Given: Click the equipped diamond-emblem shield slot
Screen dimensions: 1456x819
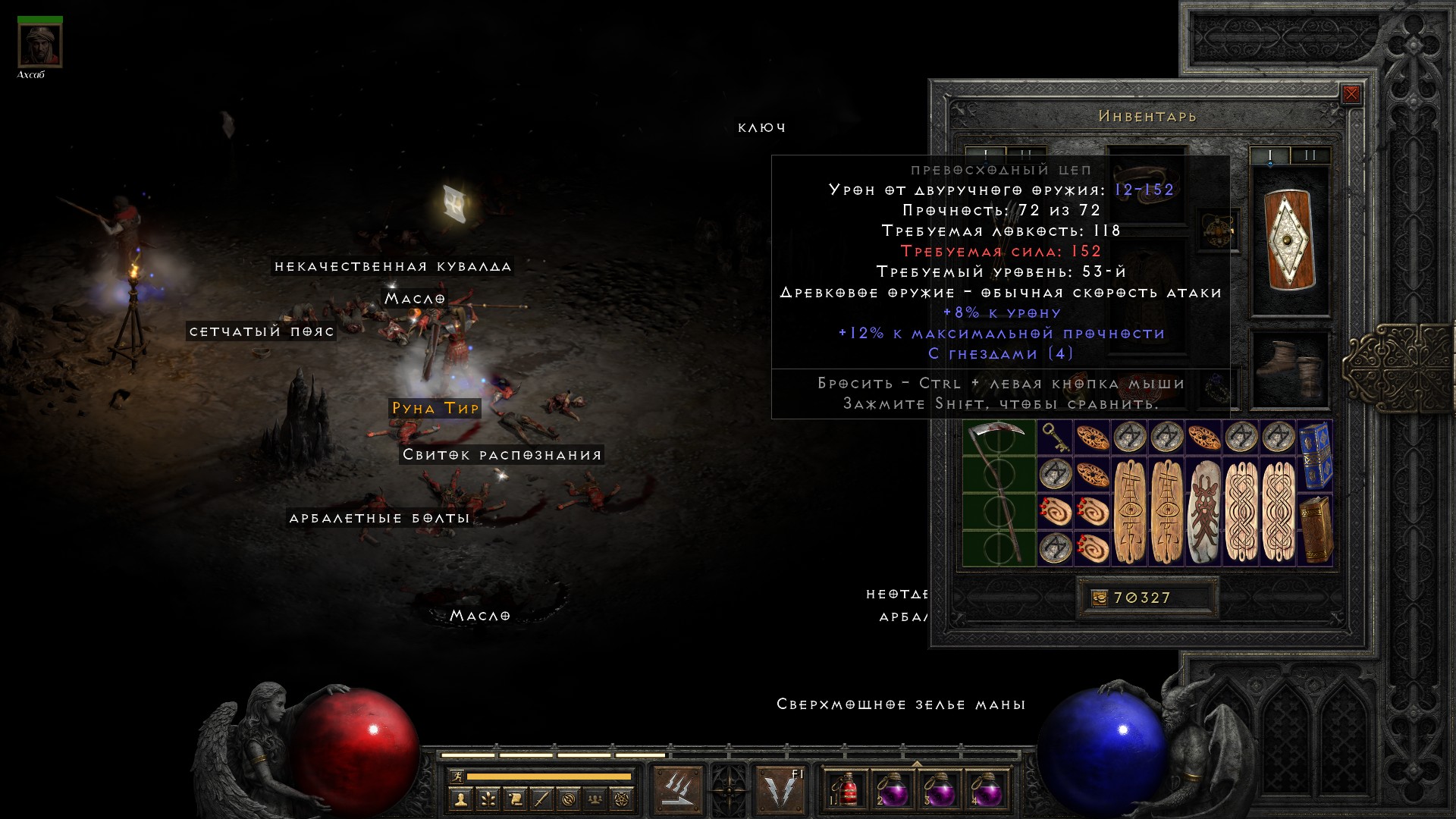Looking at the screenshot, I should (x=1290, y=241).
